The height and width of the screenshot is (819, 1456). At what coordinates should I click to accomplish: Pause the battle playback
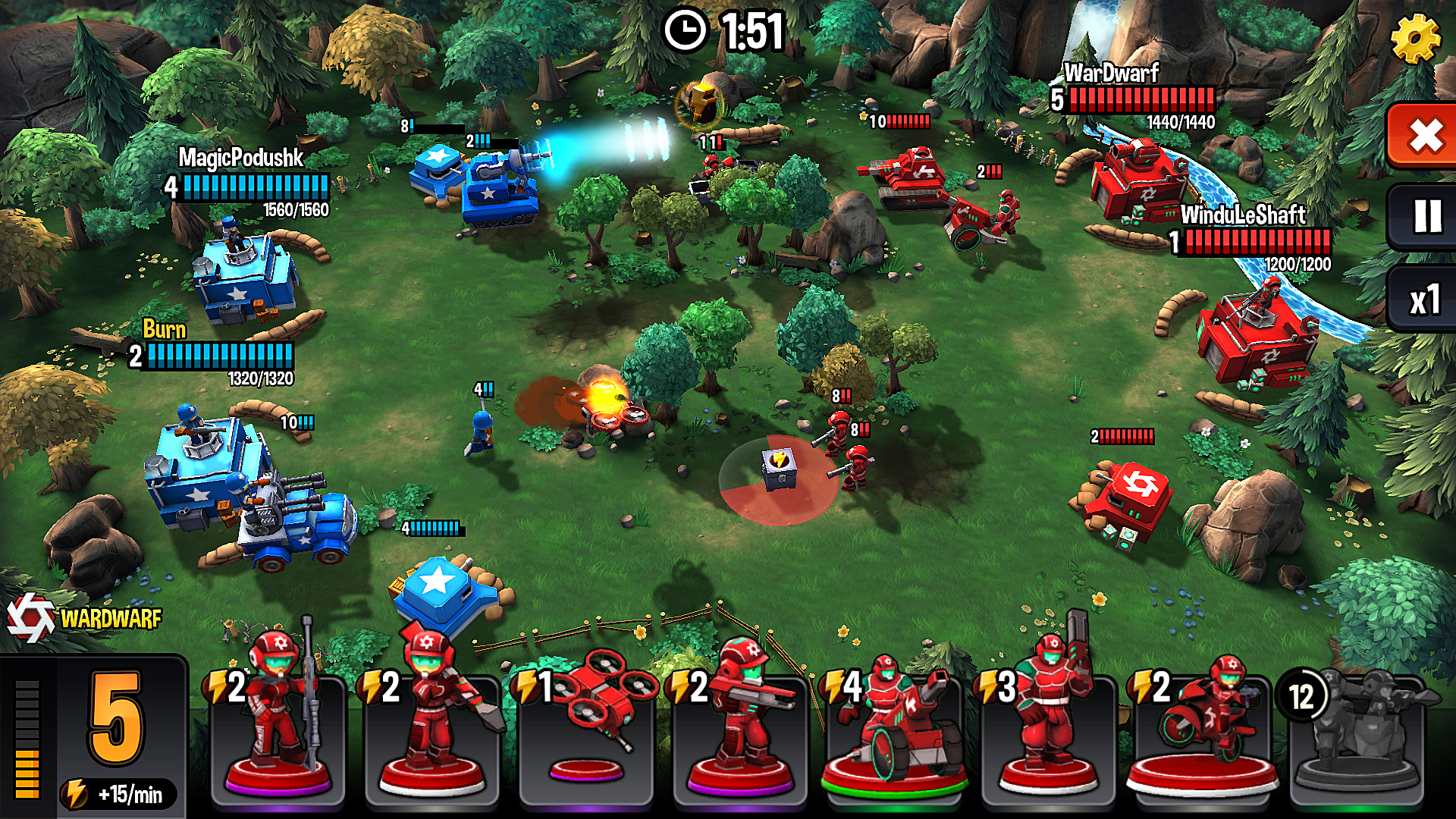(x=1426, y=217)
